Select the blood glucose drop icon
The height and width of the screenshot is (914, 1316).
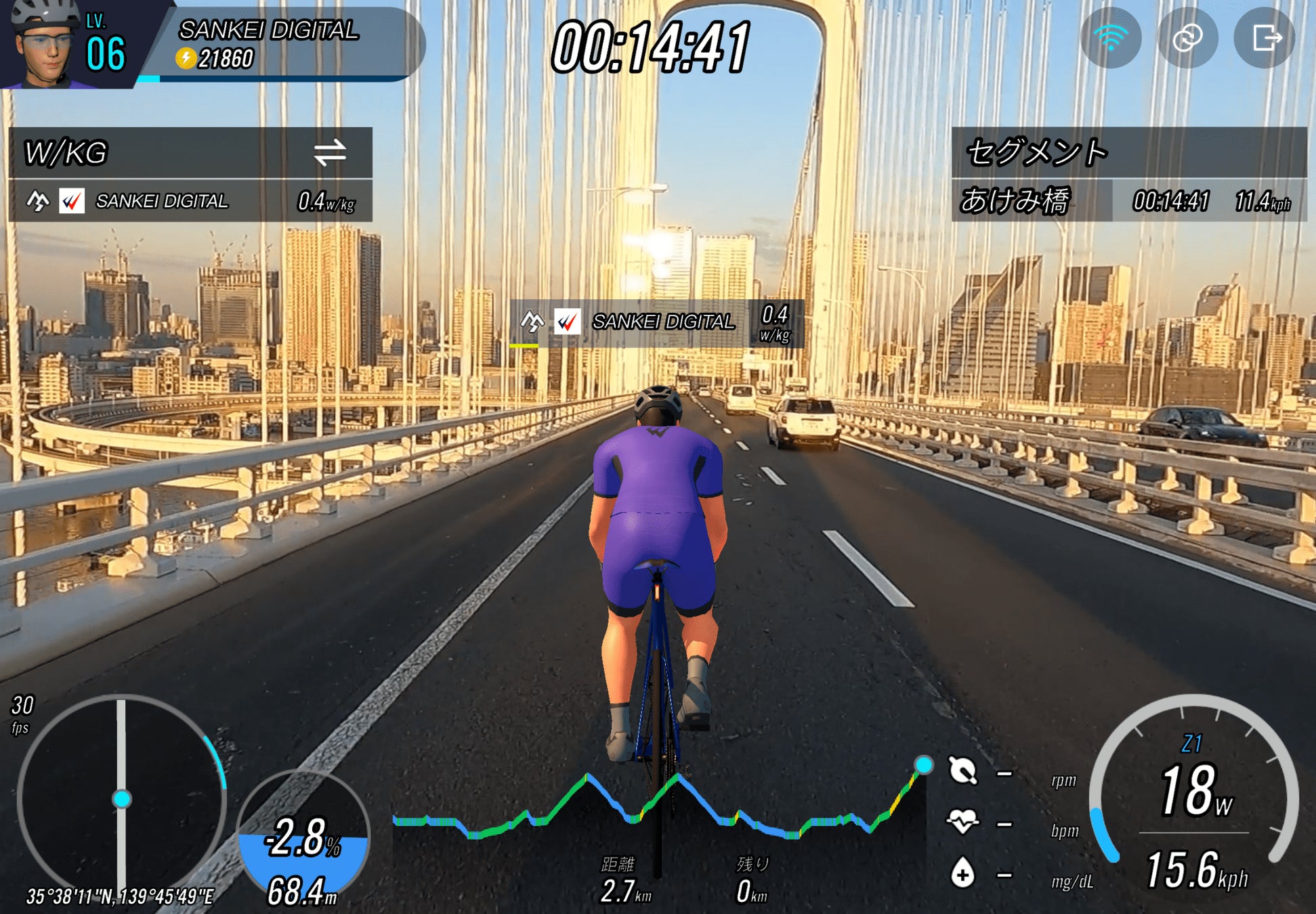point(962,873)
